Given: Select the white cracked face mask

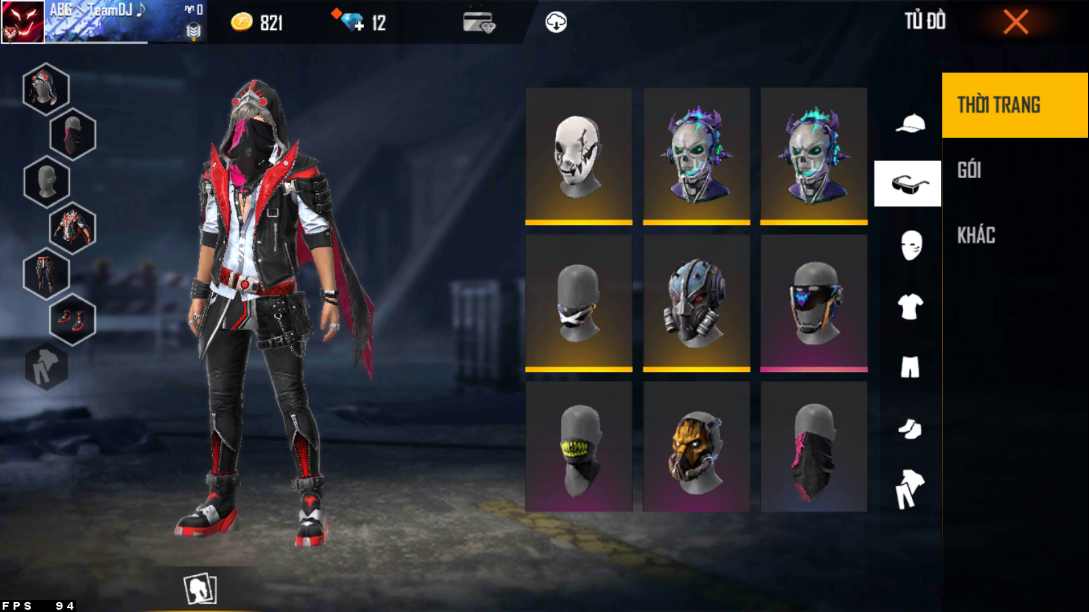Looking at the screenshot, I should pos(579,155).
